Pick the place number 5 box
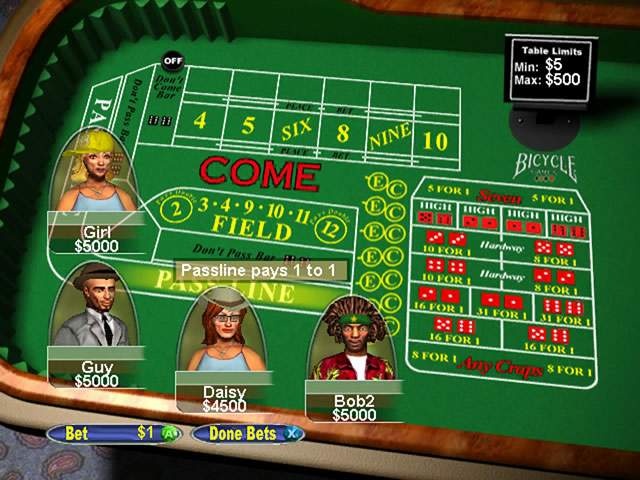This screenshot has width=640, height=480. pos(248,127)
